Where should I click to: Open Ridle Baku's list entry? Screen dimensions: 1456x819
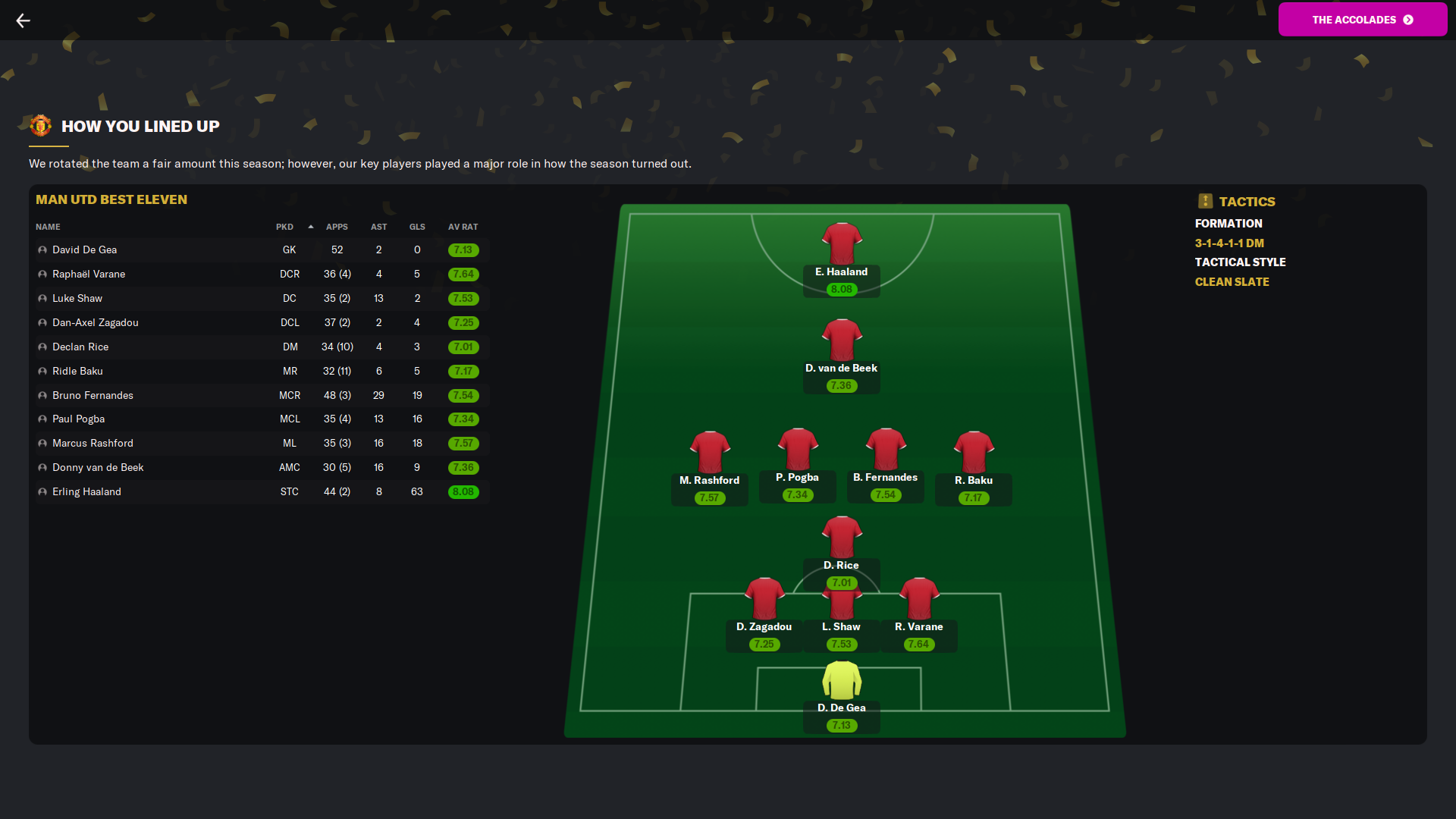[x=77, y=372]
